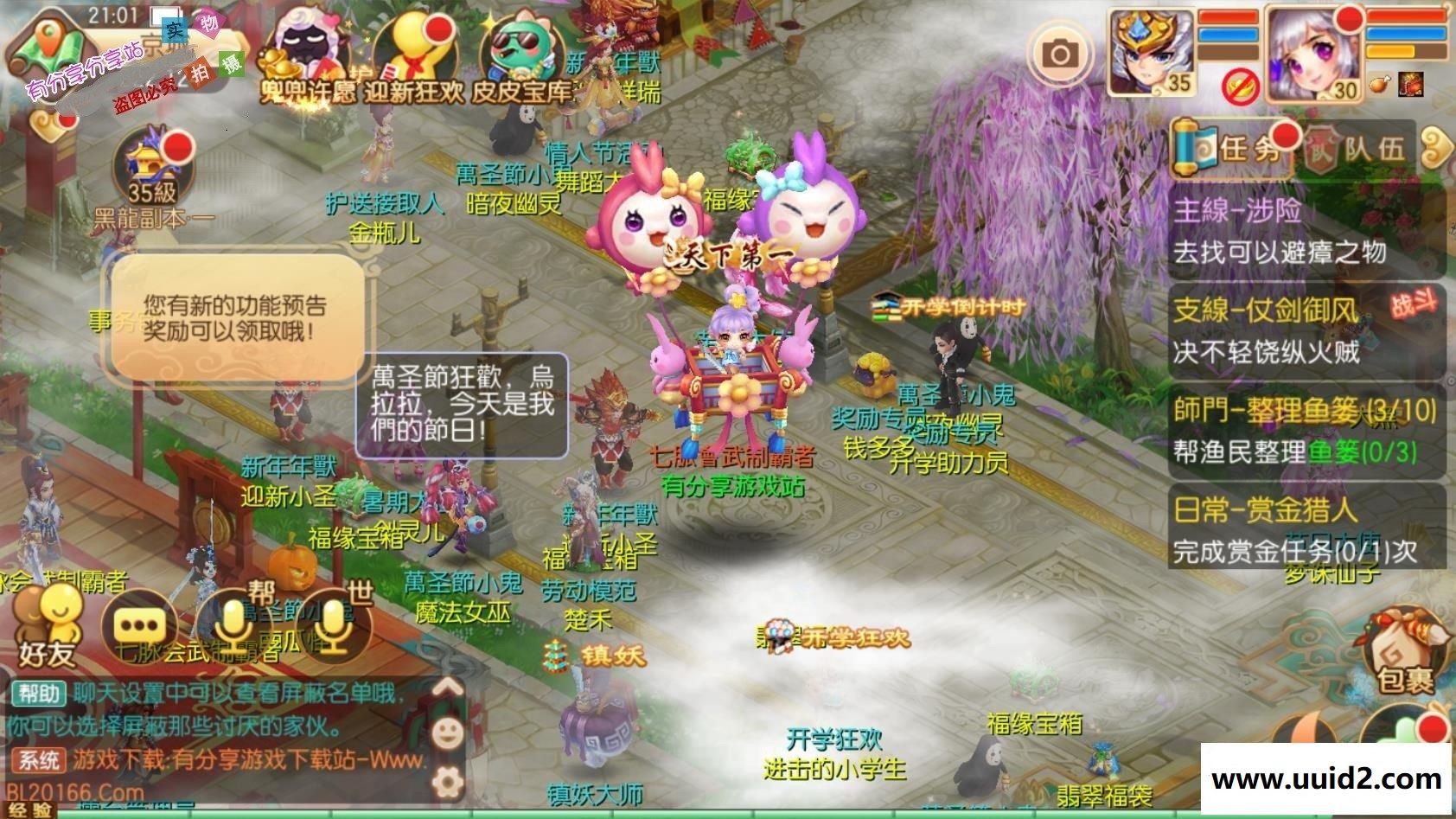Collapse the chat panel with the chevron

point(447,688)
